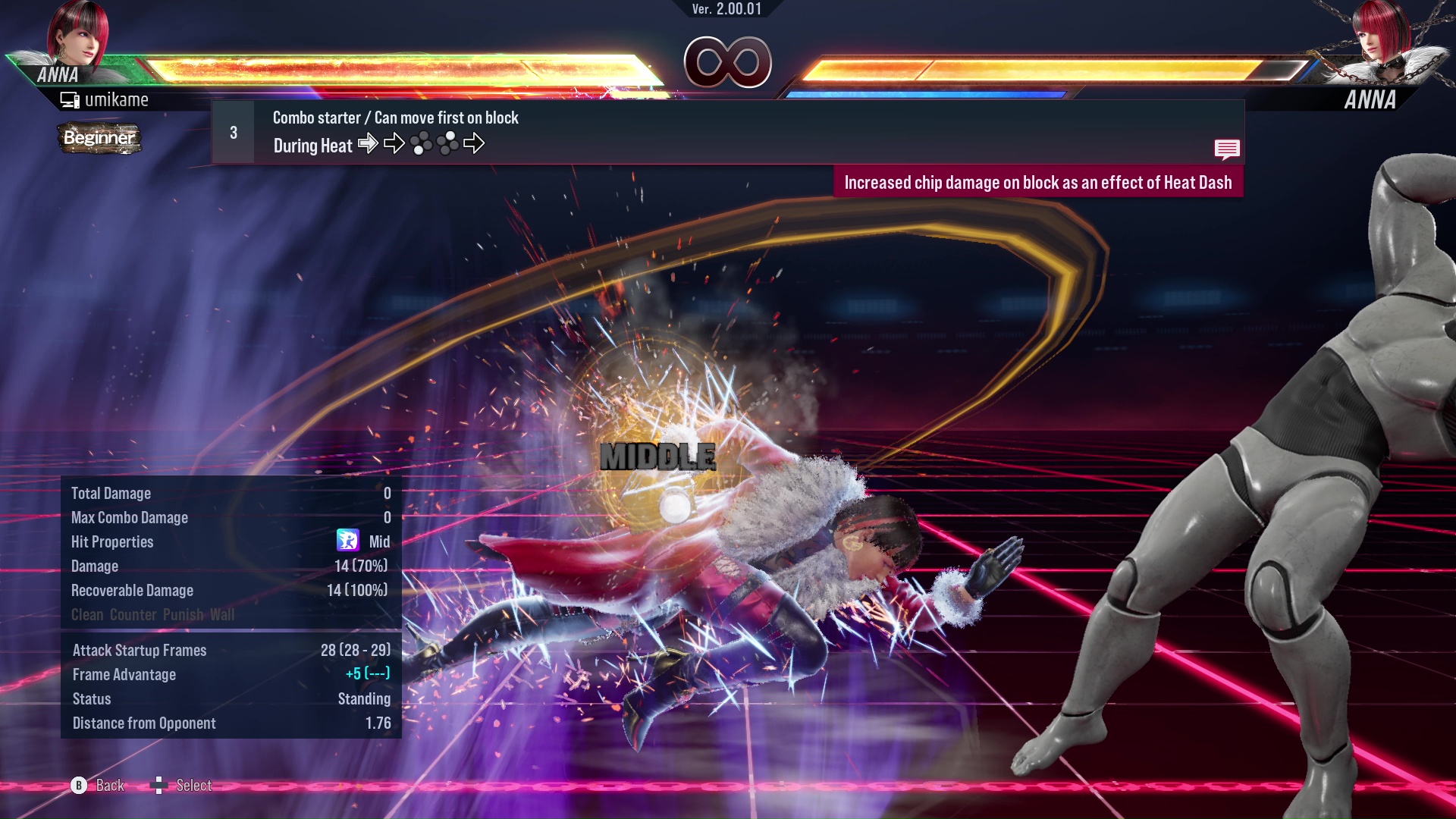Click the Heat Dash chip damage banner
Screen dimensions: 1456x819
[1038, 182]
